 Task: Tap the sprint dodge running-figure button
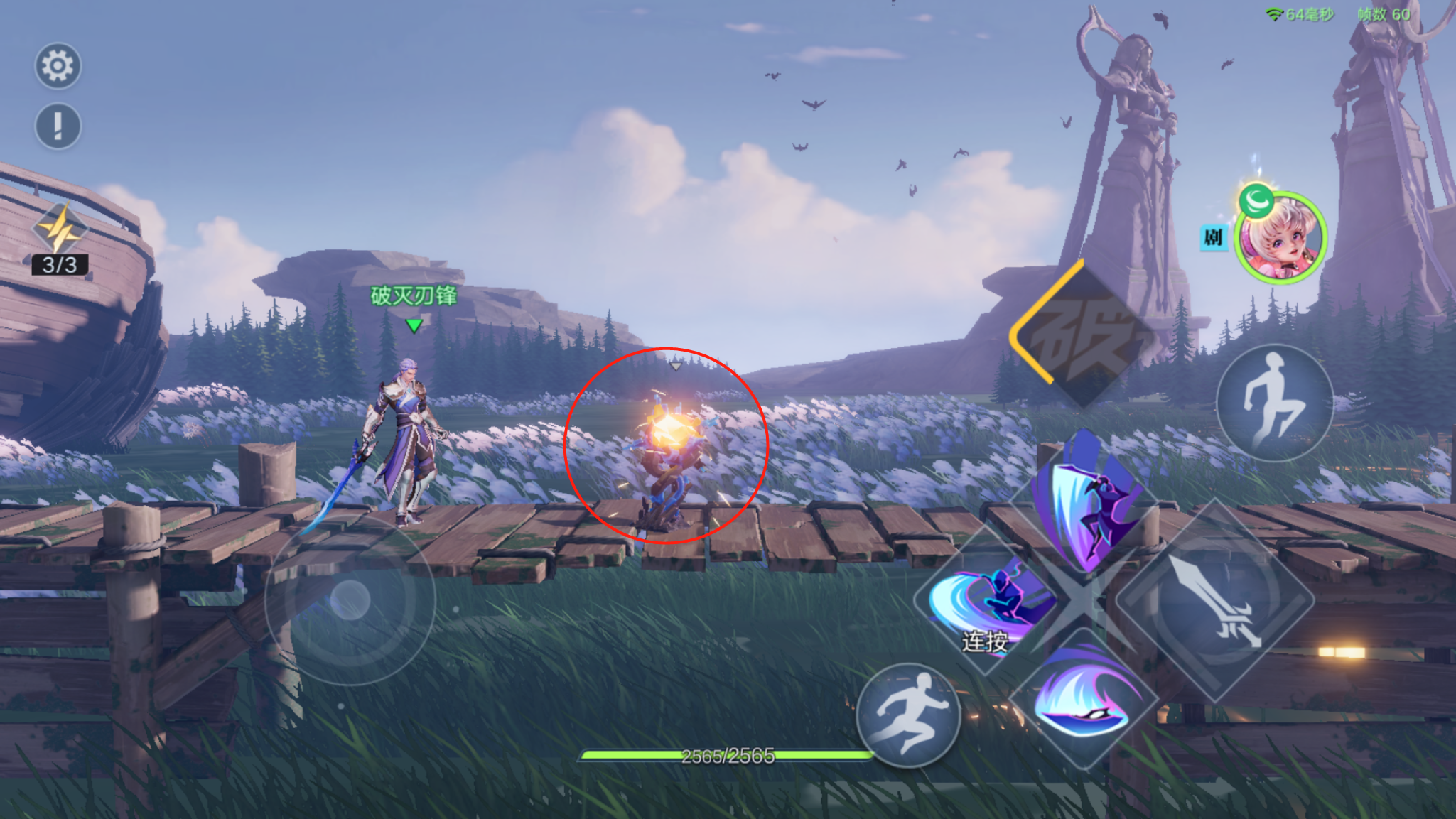pos(908,714)
